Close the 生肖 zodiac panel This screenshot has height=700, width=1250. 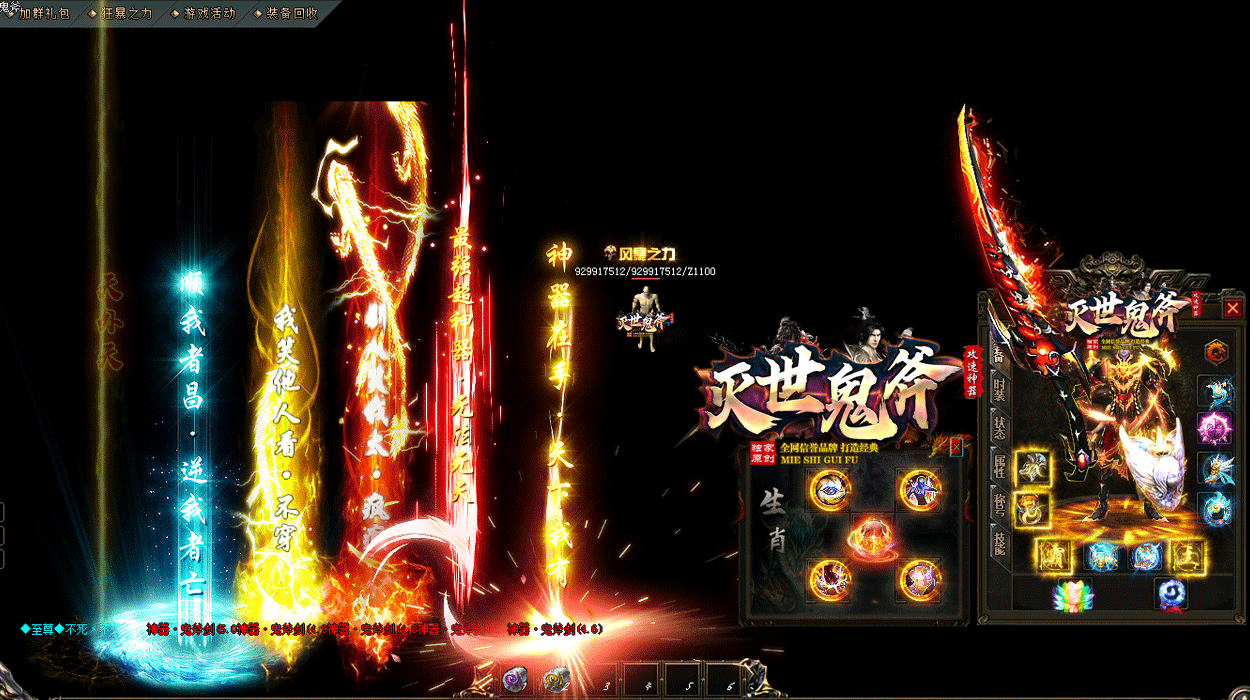click(957, 447)
